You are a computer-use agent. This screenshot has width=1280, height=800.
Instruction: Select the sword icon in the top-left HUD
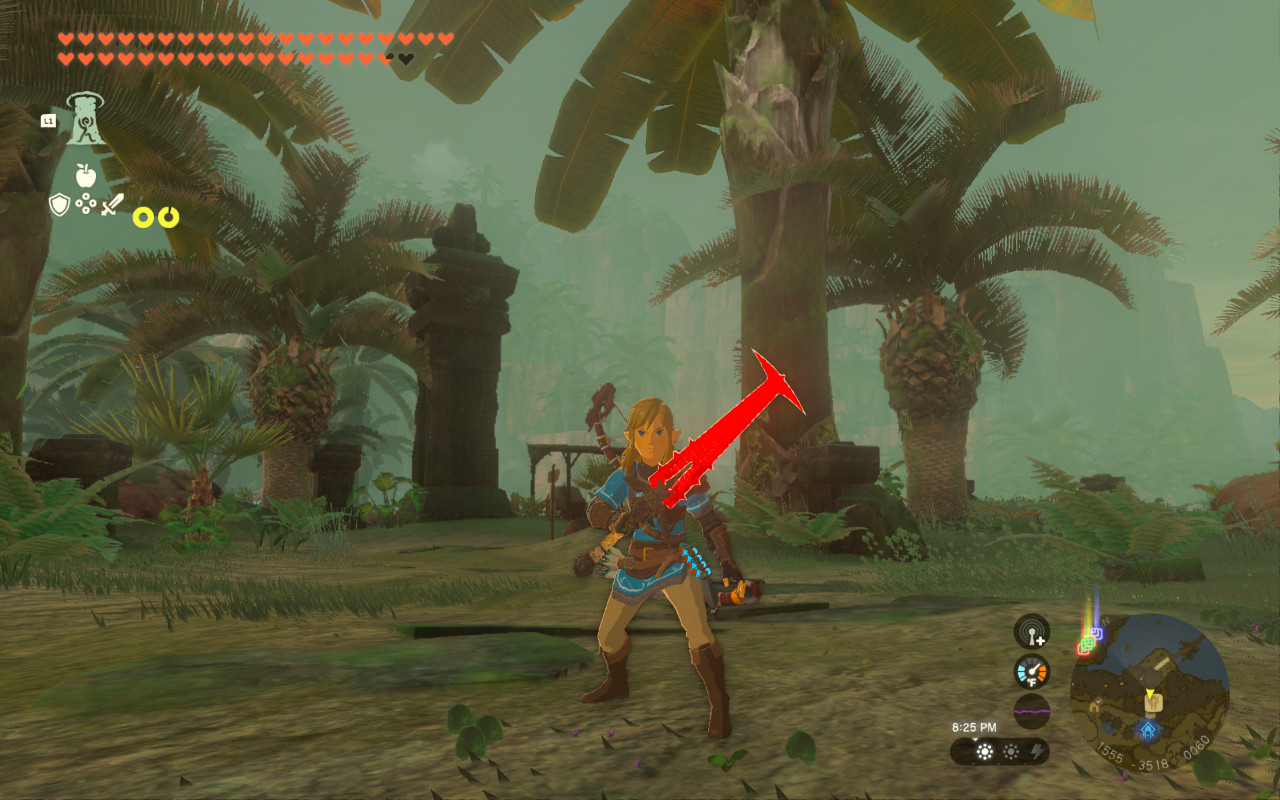(x=112, y=204)
